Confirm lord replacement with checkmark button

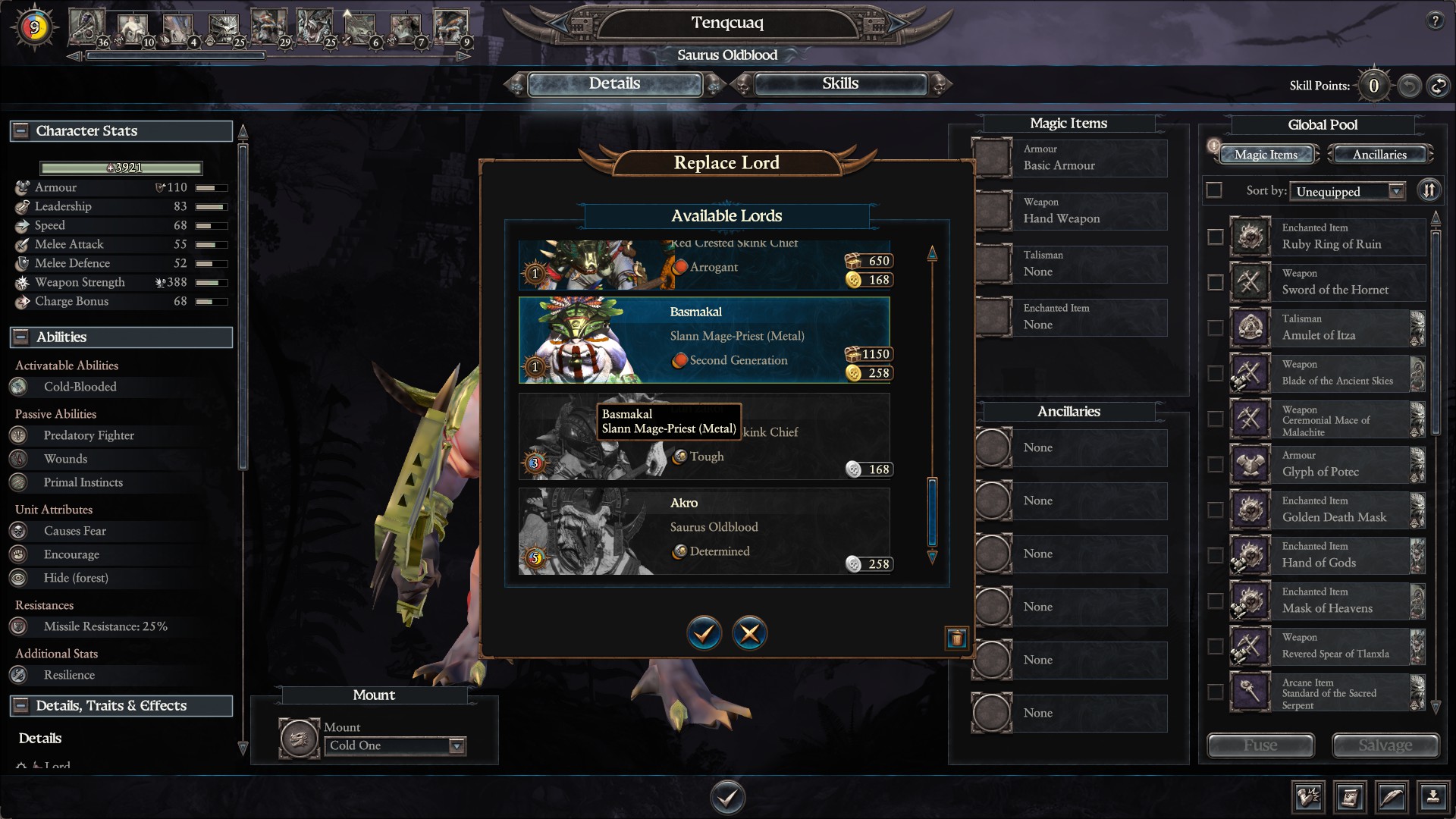(x=704, y=633)
